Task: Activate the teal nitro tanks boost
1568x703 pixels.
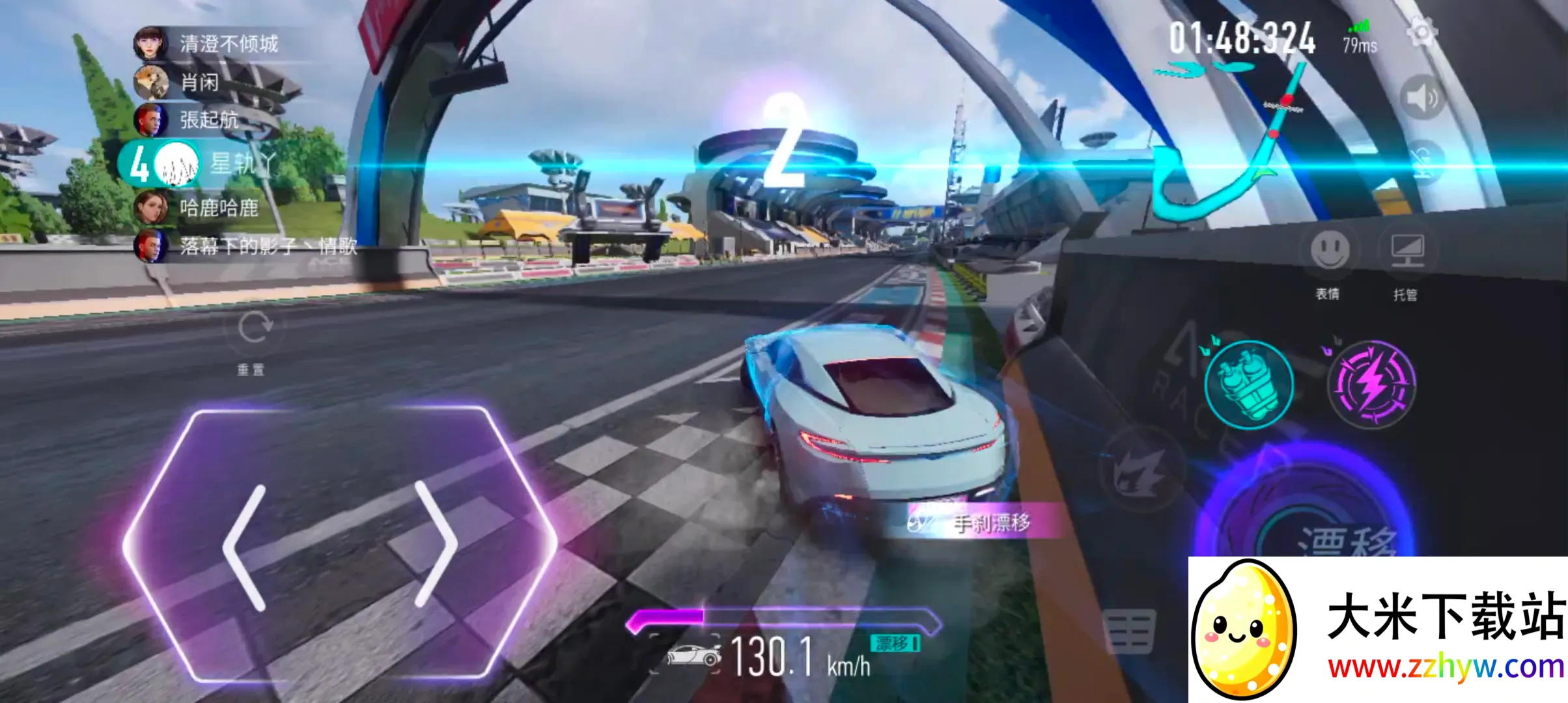Action: click(1248, 384)
